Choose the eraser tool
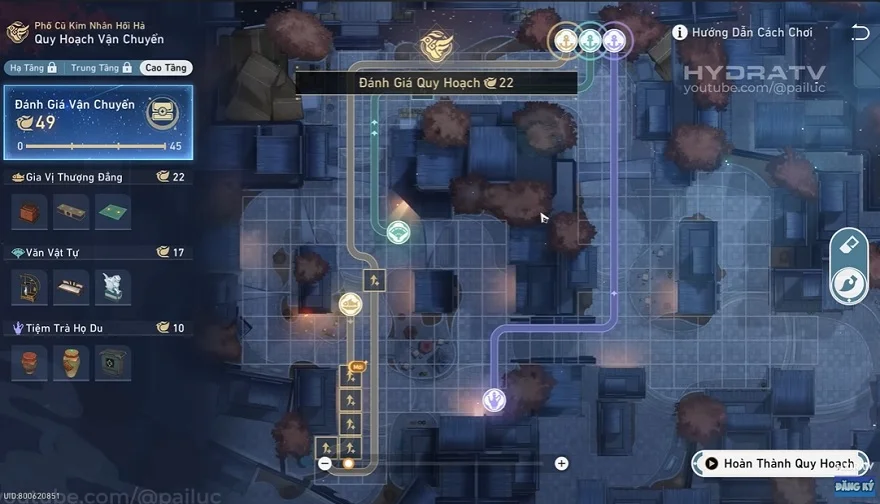This screenshot has width=880, height=504. pos(848,245)
